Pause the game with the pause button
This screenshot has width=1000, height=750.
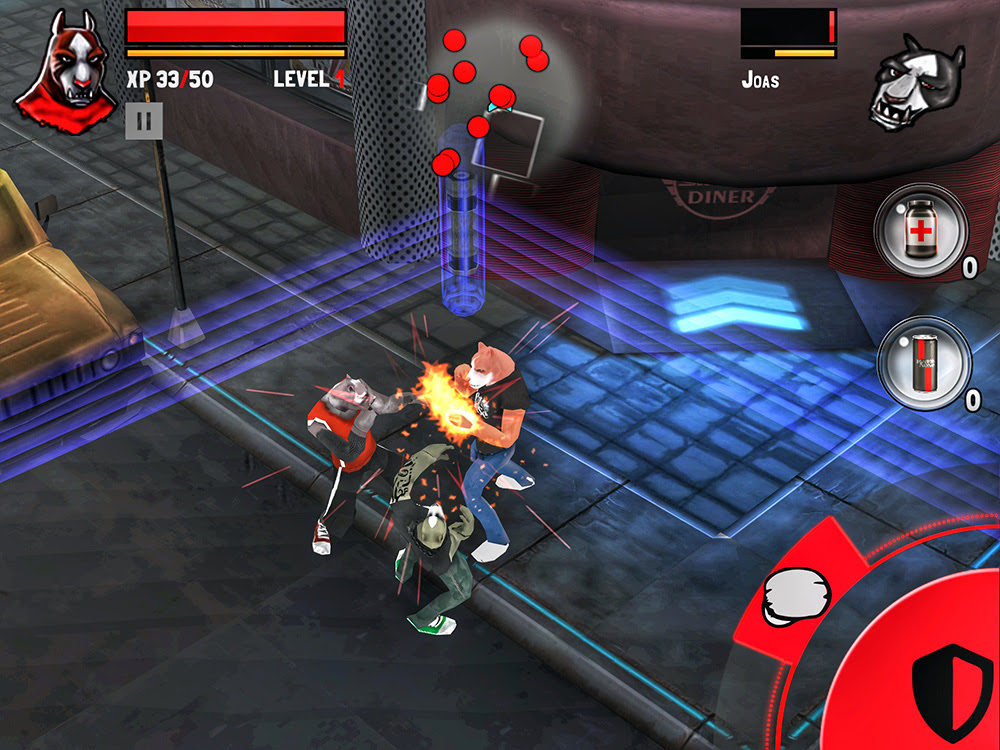click(x=144, y=121)
